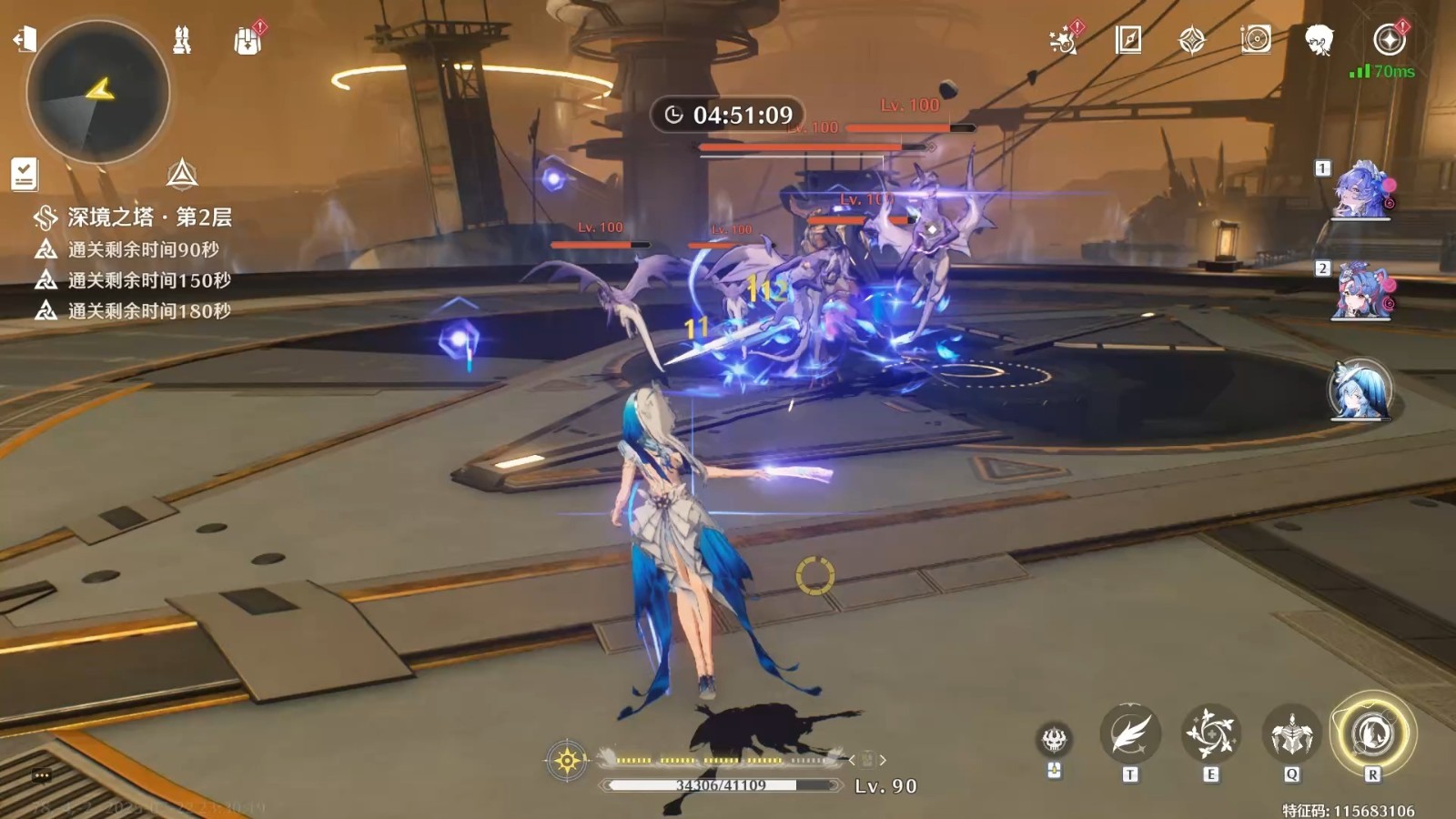Viewport: 1456px width, 819px height.
Task: Click the triangle emblem below the minimap
Action: pyautogui.click(x=182, y=174)
